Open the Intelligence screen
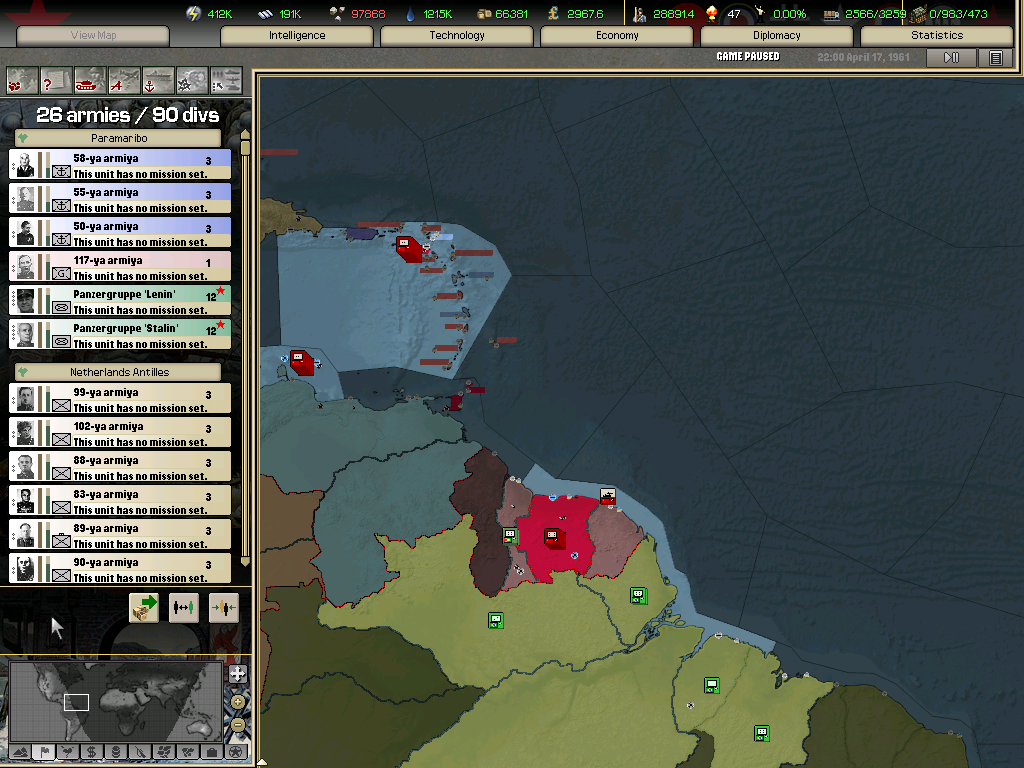 pos(297,36)
